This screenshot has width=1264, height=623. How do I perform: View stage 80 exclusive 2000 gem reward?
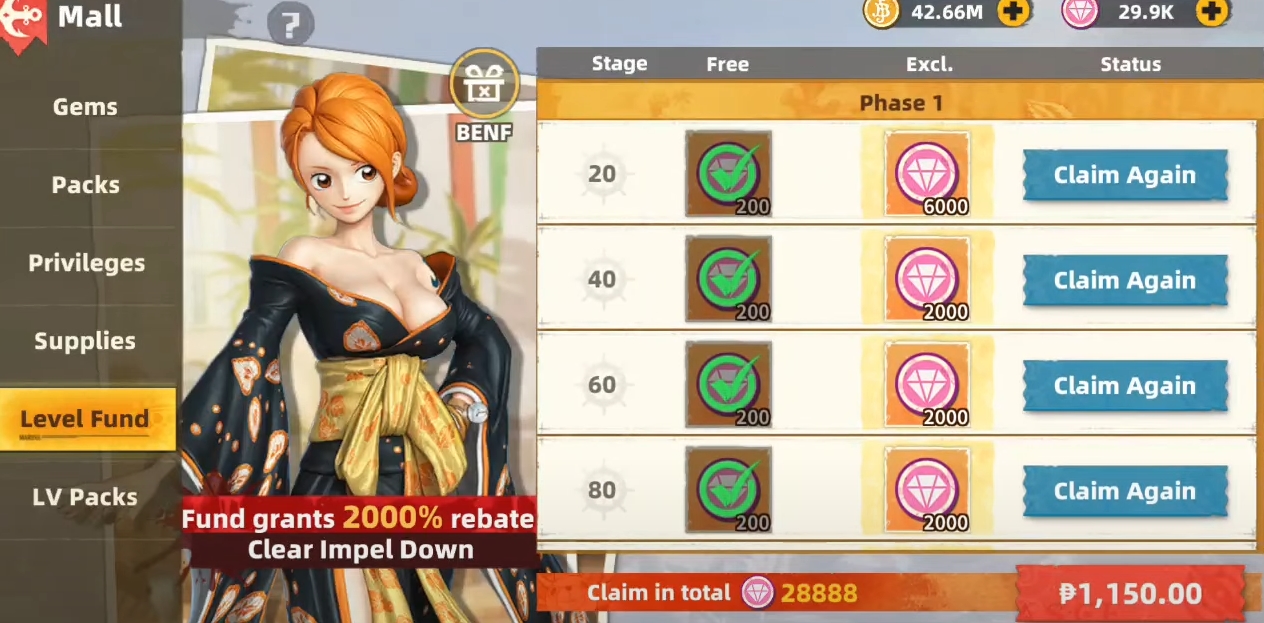927,490
